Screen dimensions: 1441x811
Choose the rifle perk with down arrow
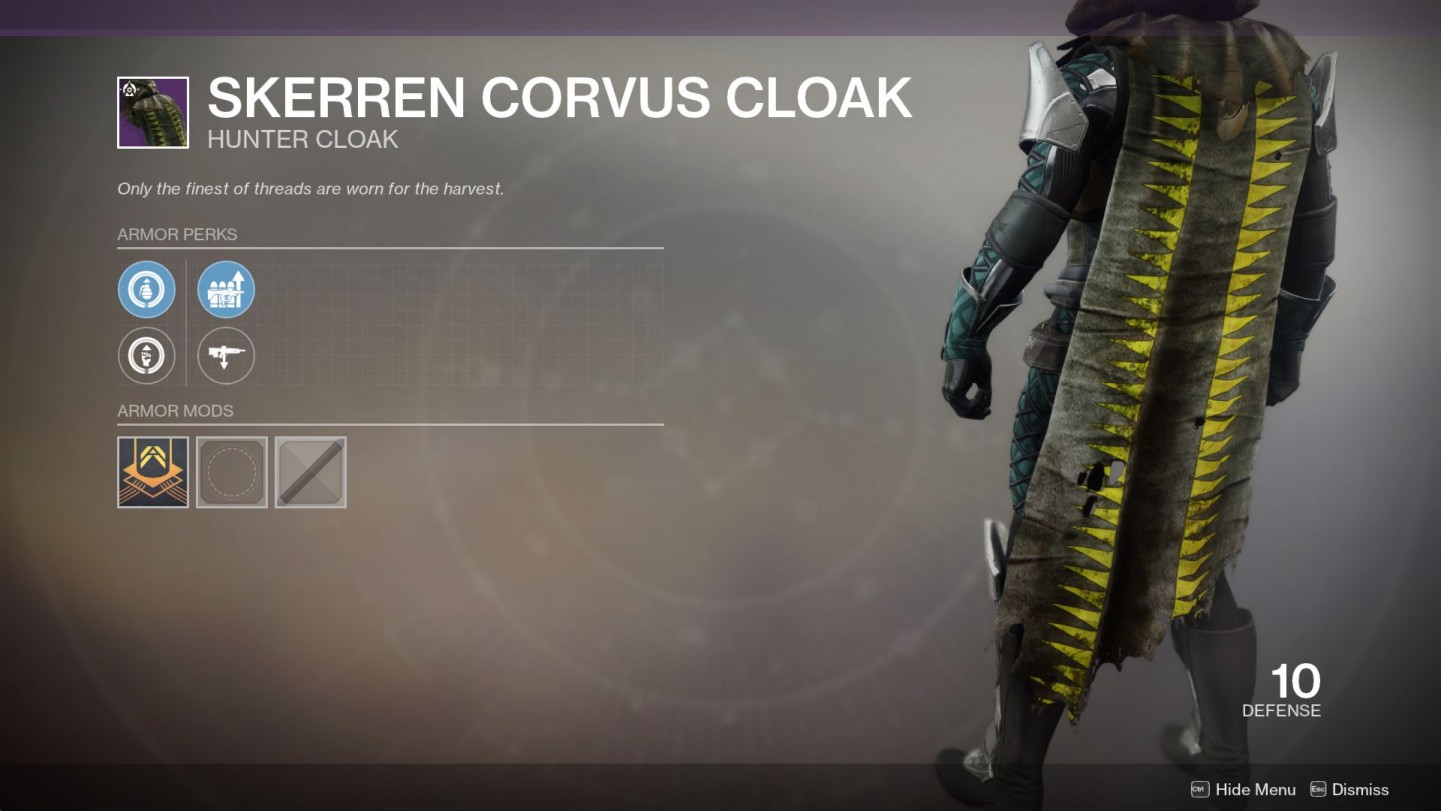(226, 356)
